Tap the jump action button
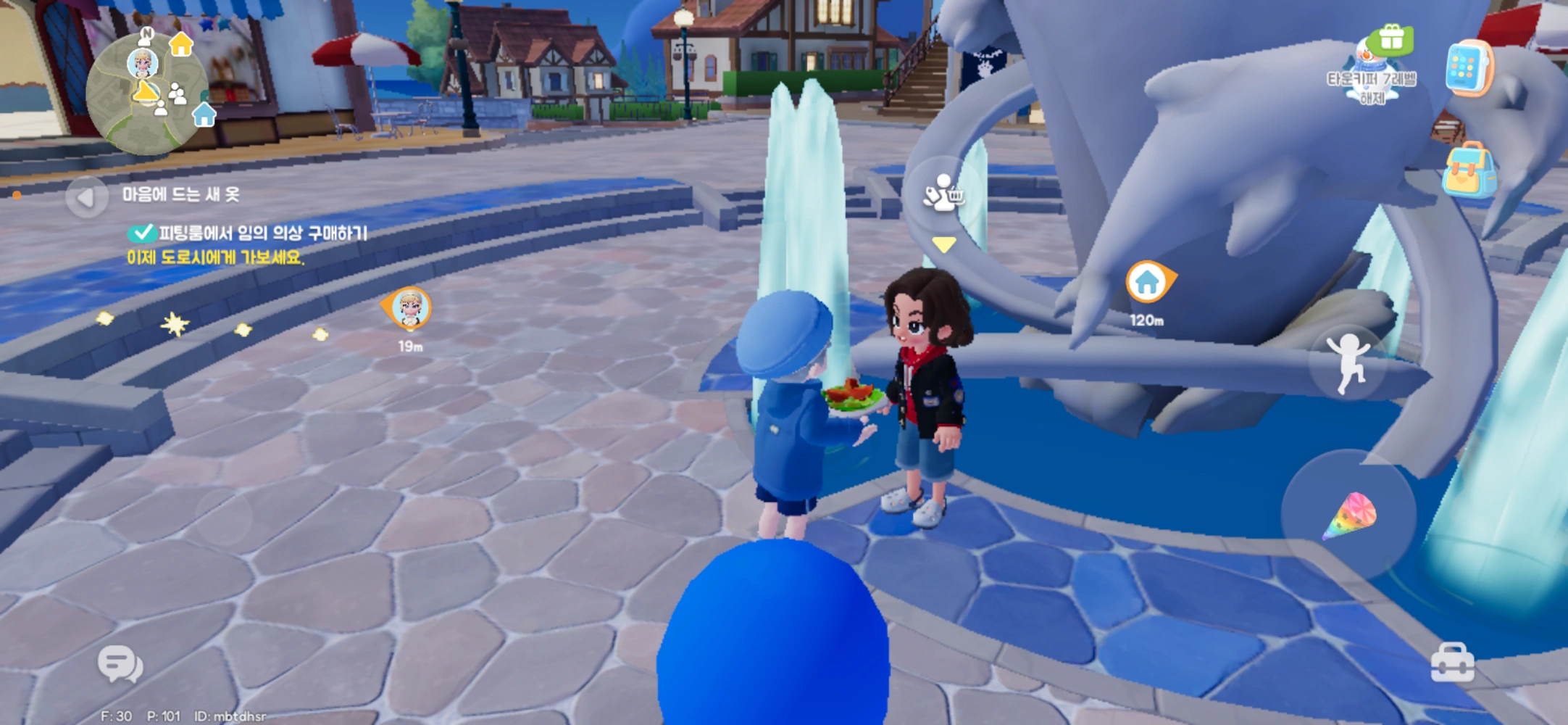The width and height of the screenshot is (1568, 725). coord(1347,362)
